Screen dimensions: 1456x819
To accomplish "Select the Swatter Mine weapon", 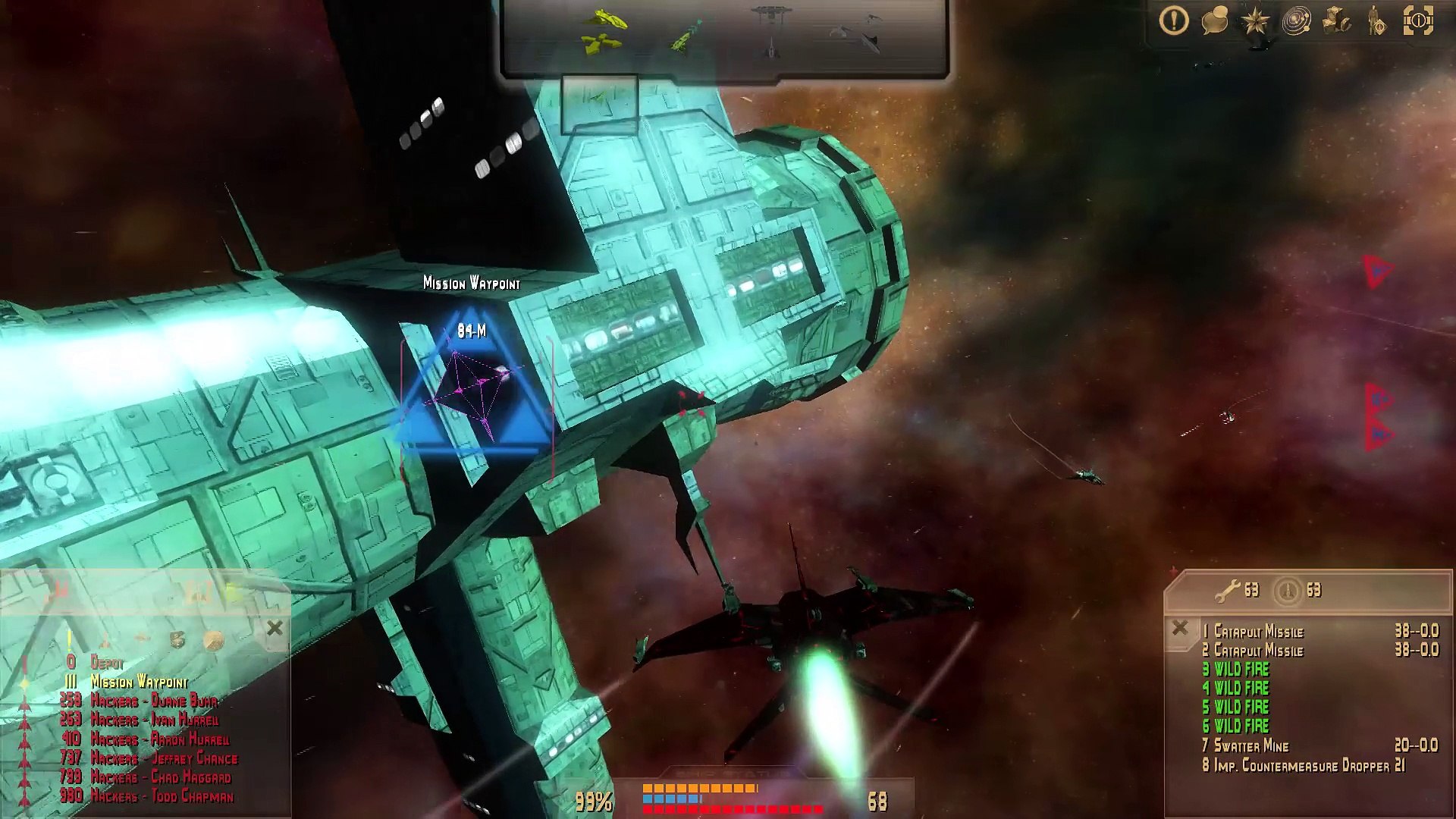I will tap(1251, 746).
